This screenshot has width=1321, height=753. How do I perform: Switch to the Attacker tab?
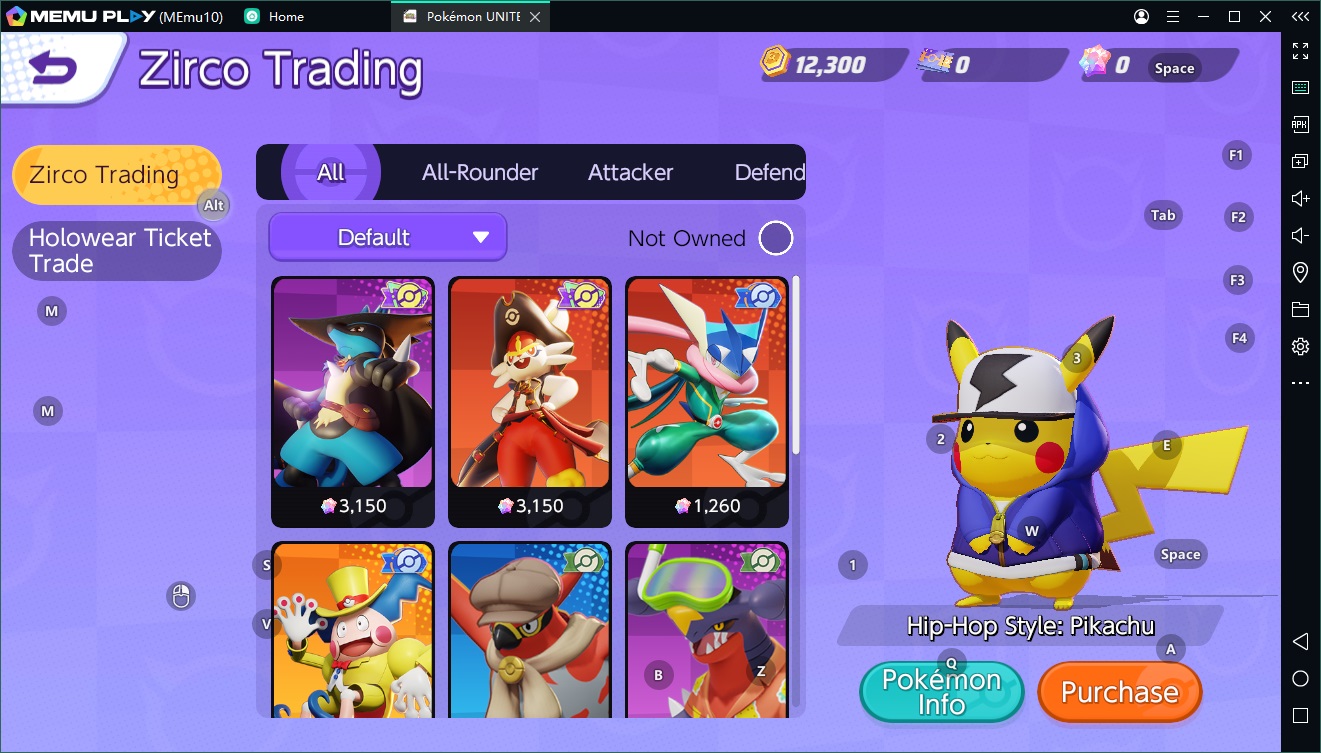click(x=630, y=172)
